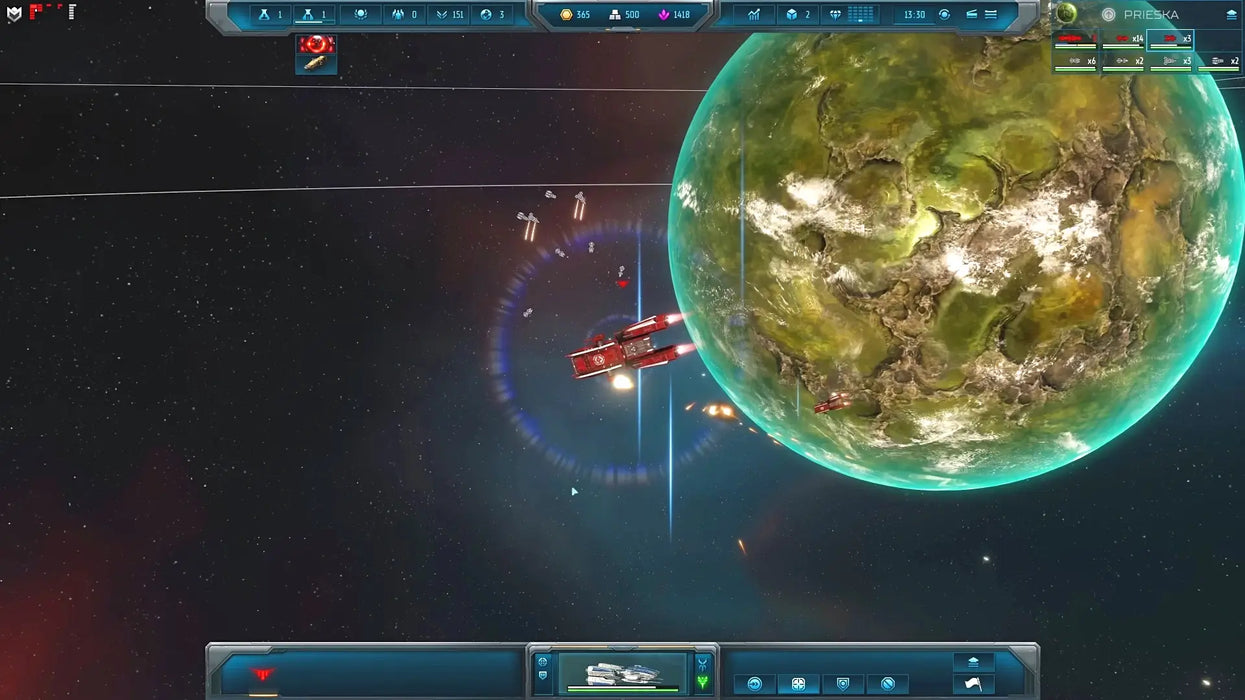
Task: Open the hamburger menu in the top bar
Action: point(991,15)
